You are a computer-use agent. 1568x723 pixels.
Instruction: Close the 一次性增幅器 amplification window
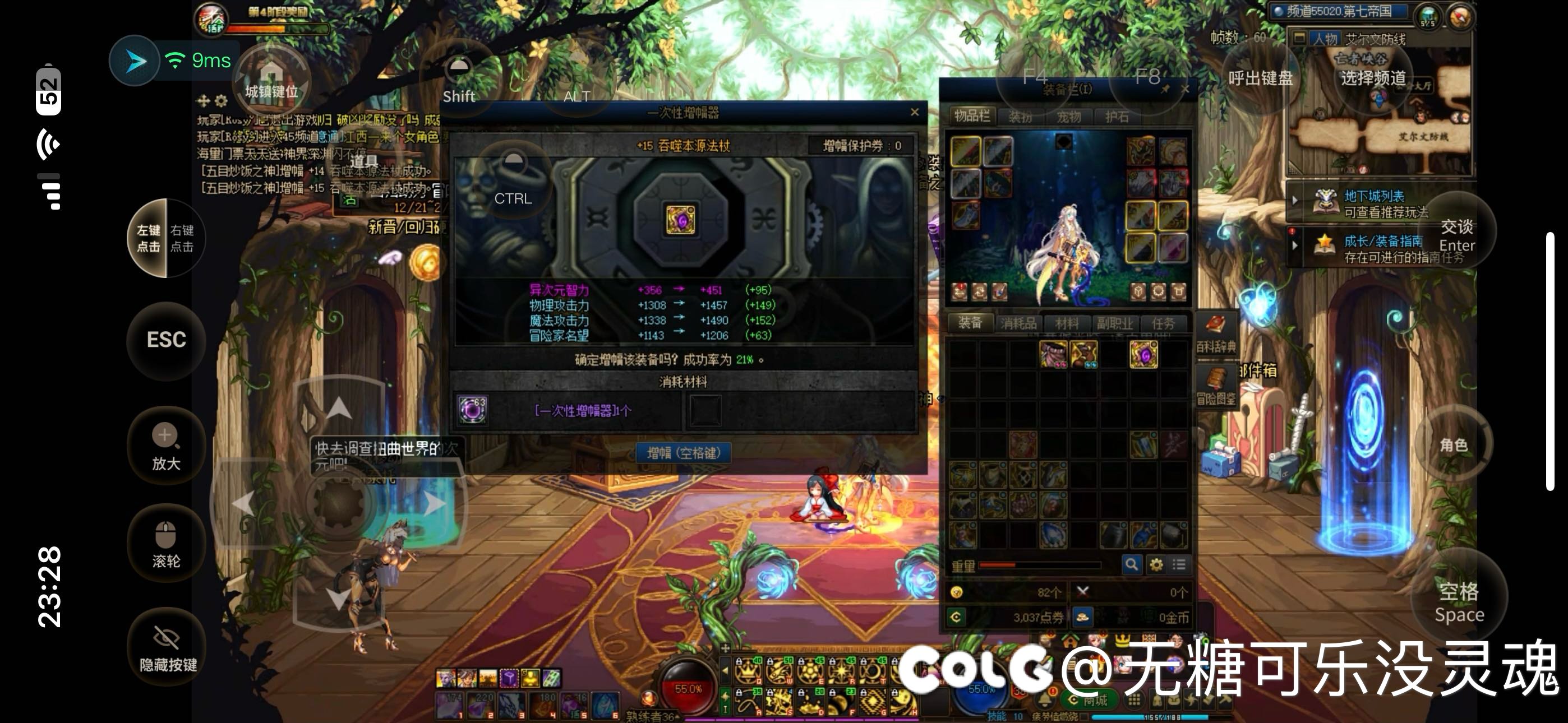(x=914, y=112)
